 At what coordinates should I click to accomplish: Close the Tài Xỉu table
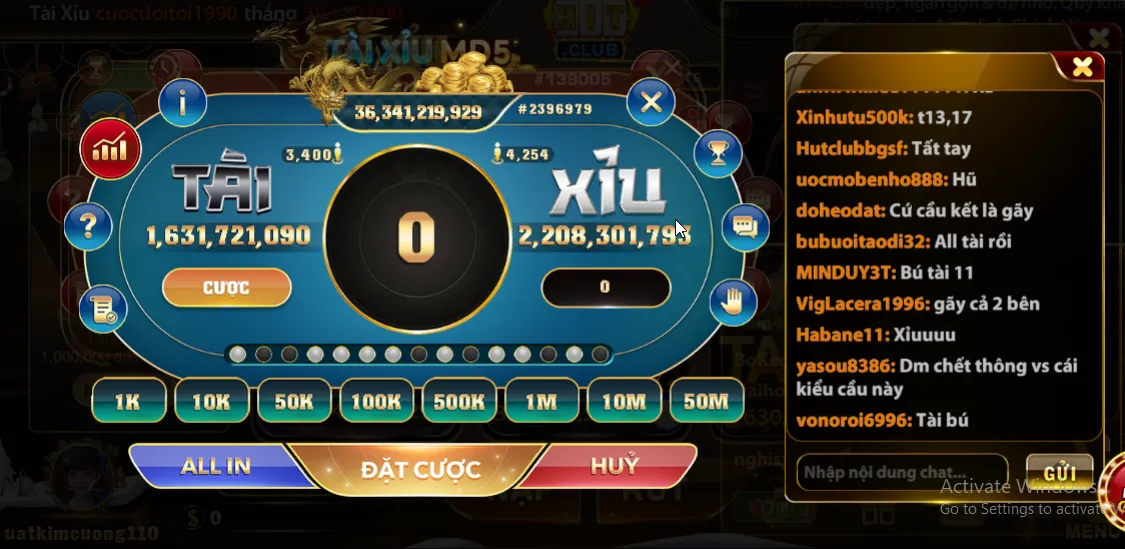(x=651, y=102)
